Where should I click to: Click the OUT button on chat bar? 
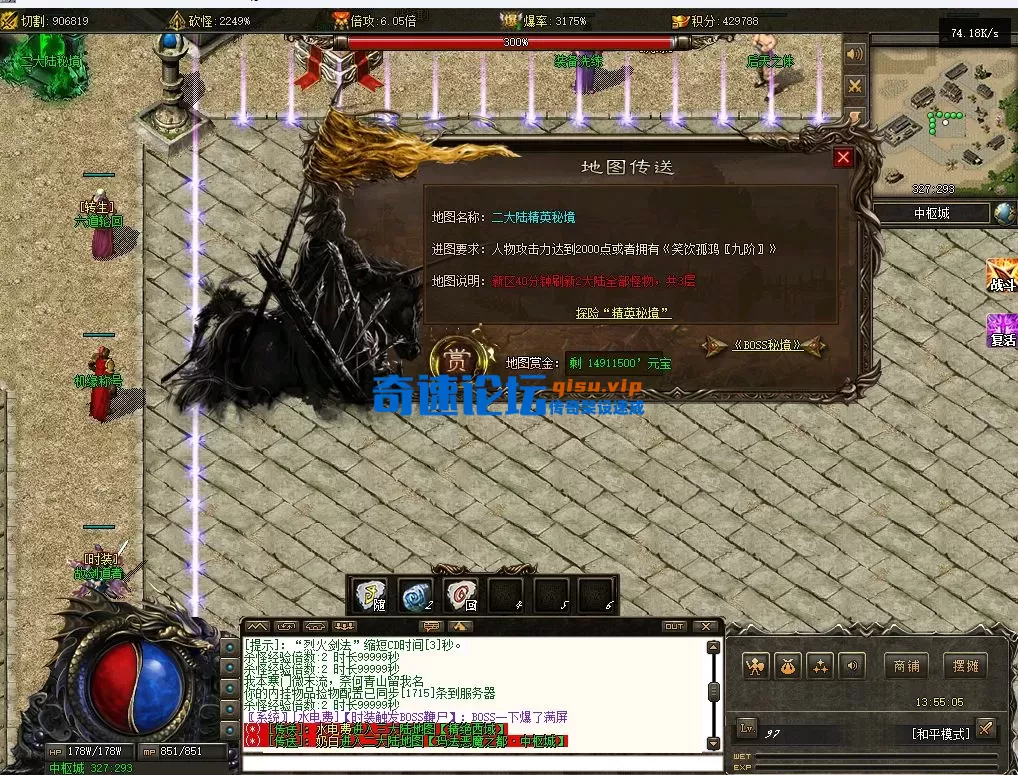point(675,627)
